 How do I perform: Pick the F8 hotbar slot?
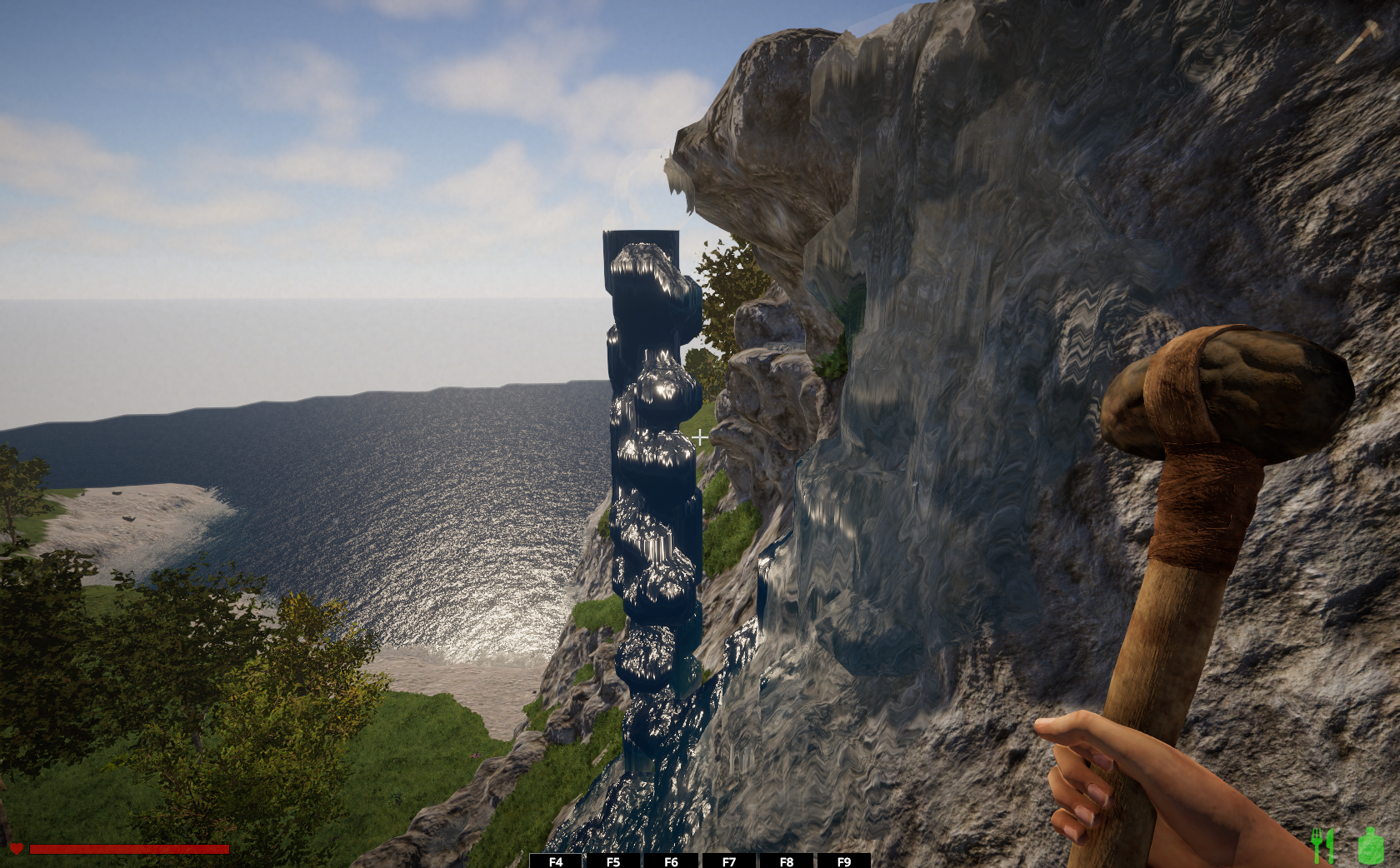coord(787,861)
